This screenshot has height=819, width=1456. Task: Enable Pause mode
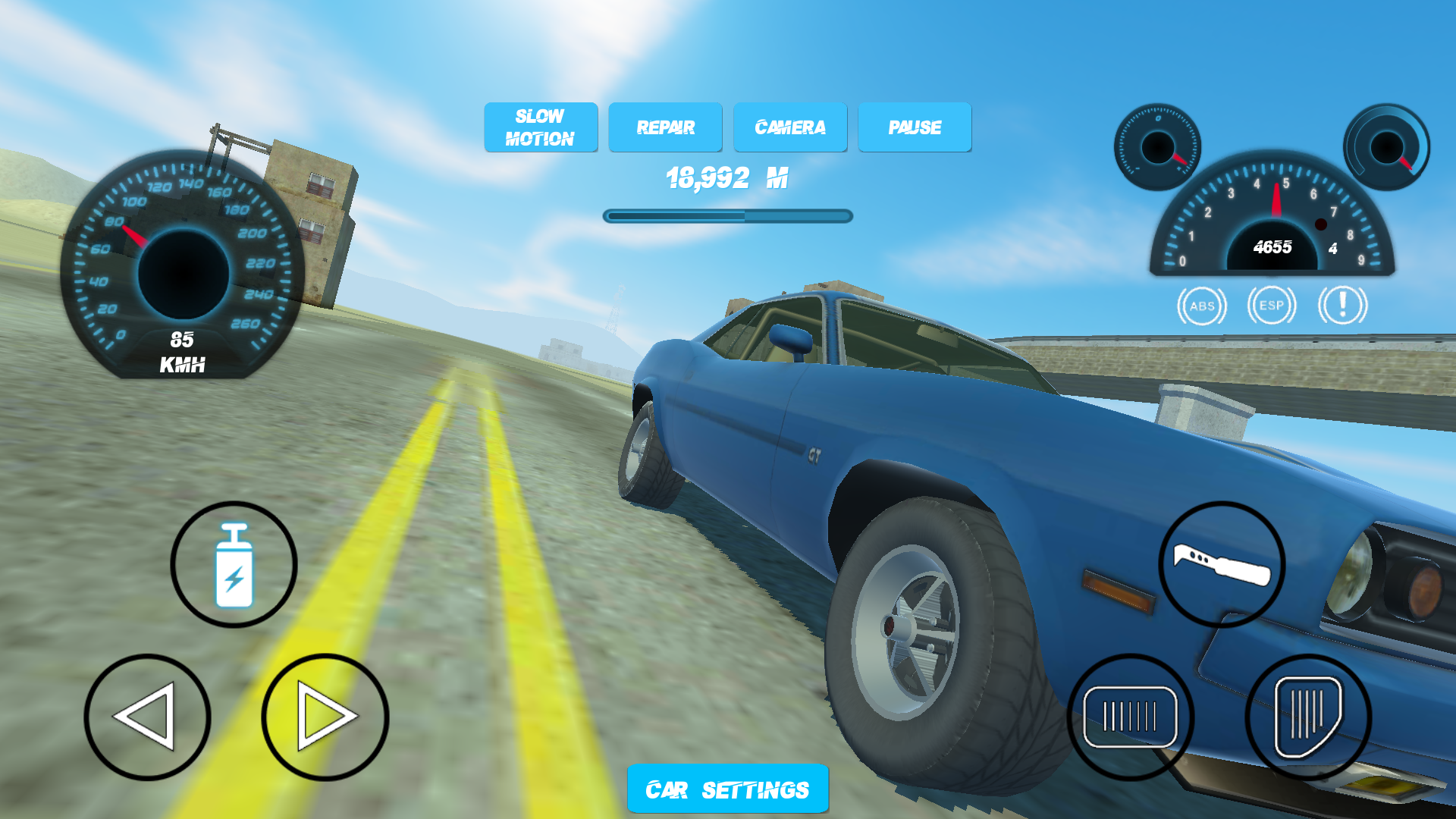tap(915, 127)
